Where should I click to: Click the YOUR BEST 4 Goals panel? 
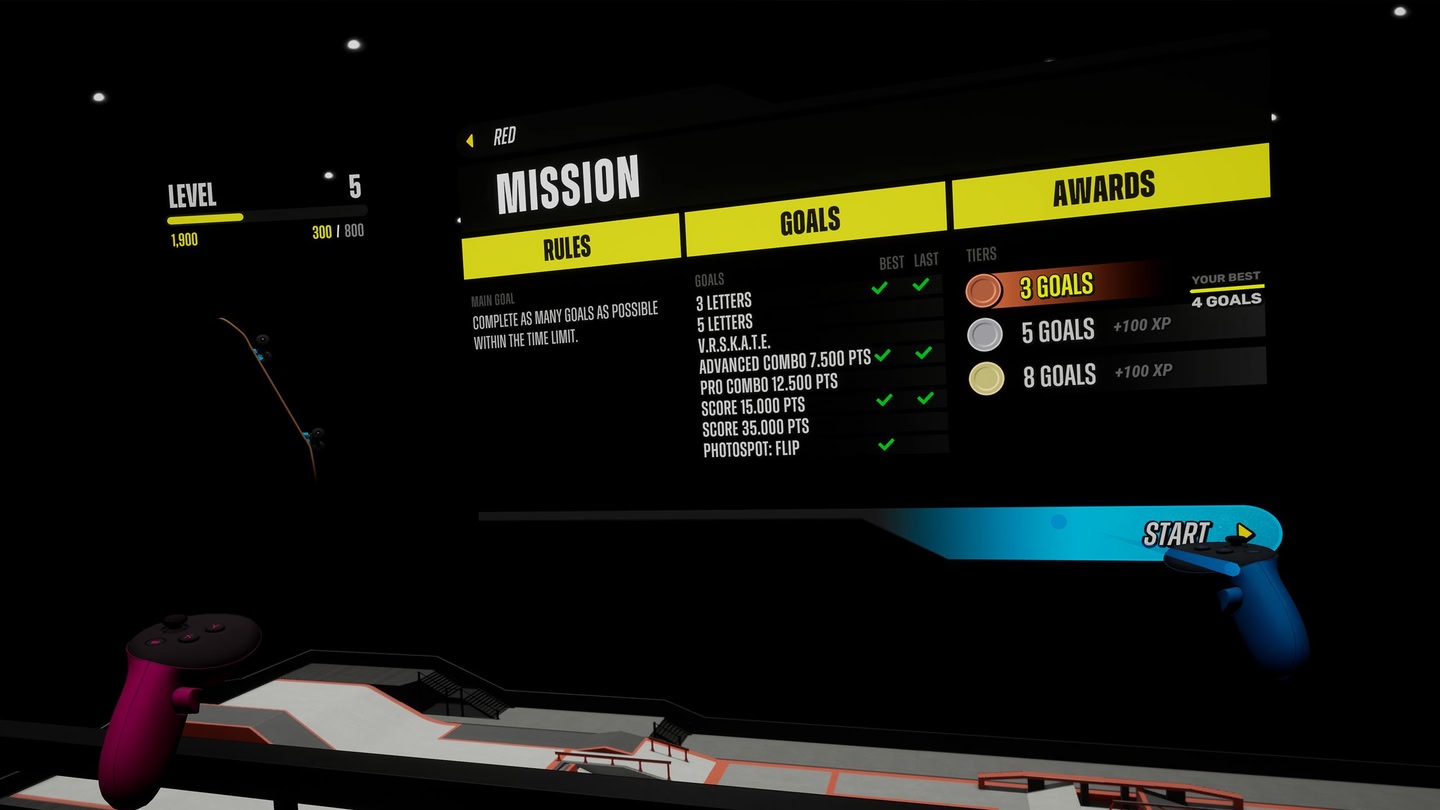(x=1227, y=290)
